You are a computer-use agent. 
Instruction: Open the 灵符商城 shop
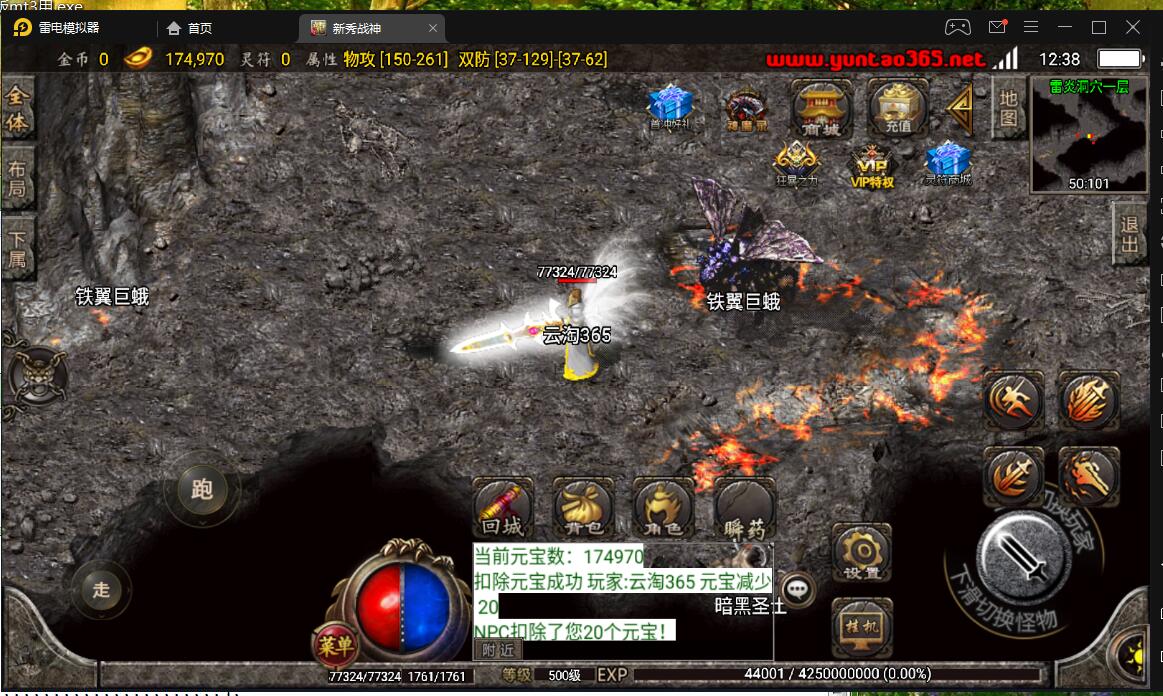click(x=945, y=163)
